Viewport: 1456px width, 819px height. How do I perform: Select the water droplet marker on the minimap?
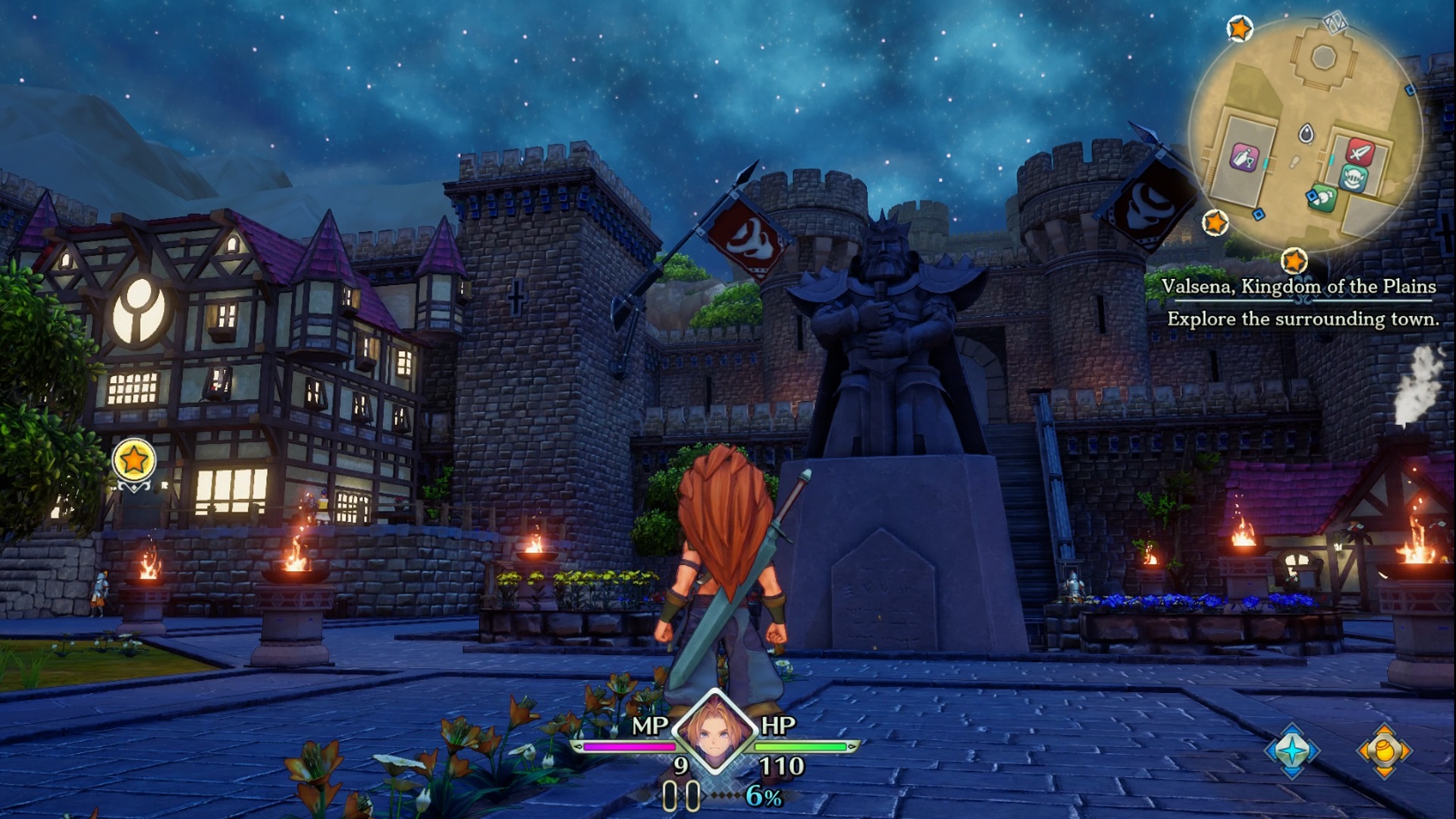pos(1307,132)
